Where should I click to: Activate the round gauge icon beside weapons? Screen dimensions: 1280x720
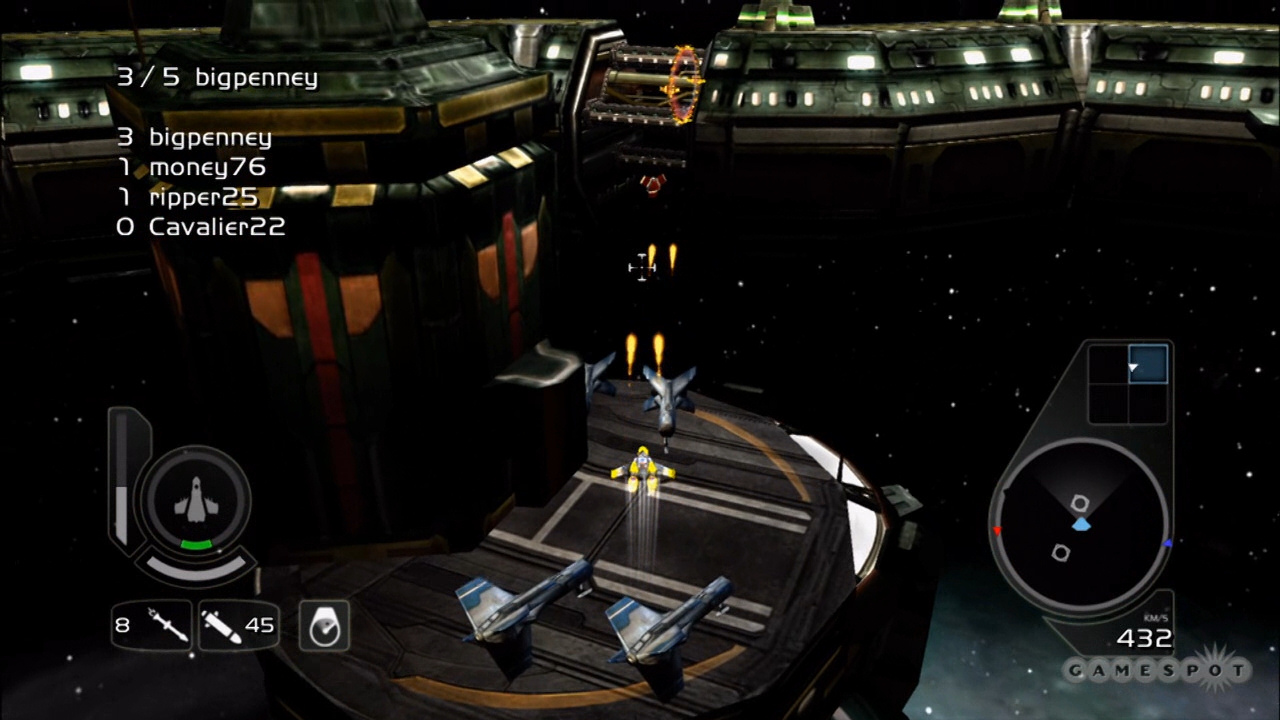click(x=324, y=626)
